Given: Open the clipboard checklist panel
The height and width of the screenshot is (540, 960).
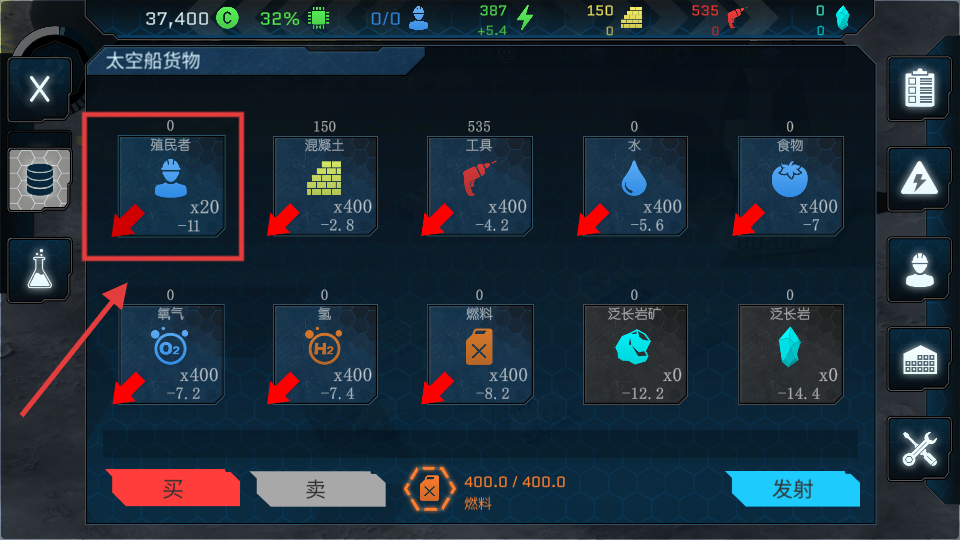Looking at the screenshot, I should pos(918,89).
